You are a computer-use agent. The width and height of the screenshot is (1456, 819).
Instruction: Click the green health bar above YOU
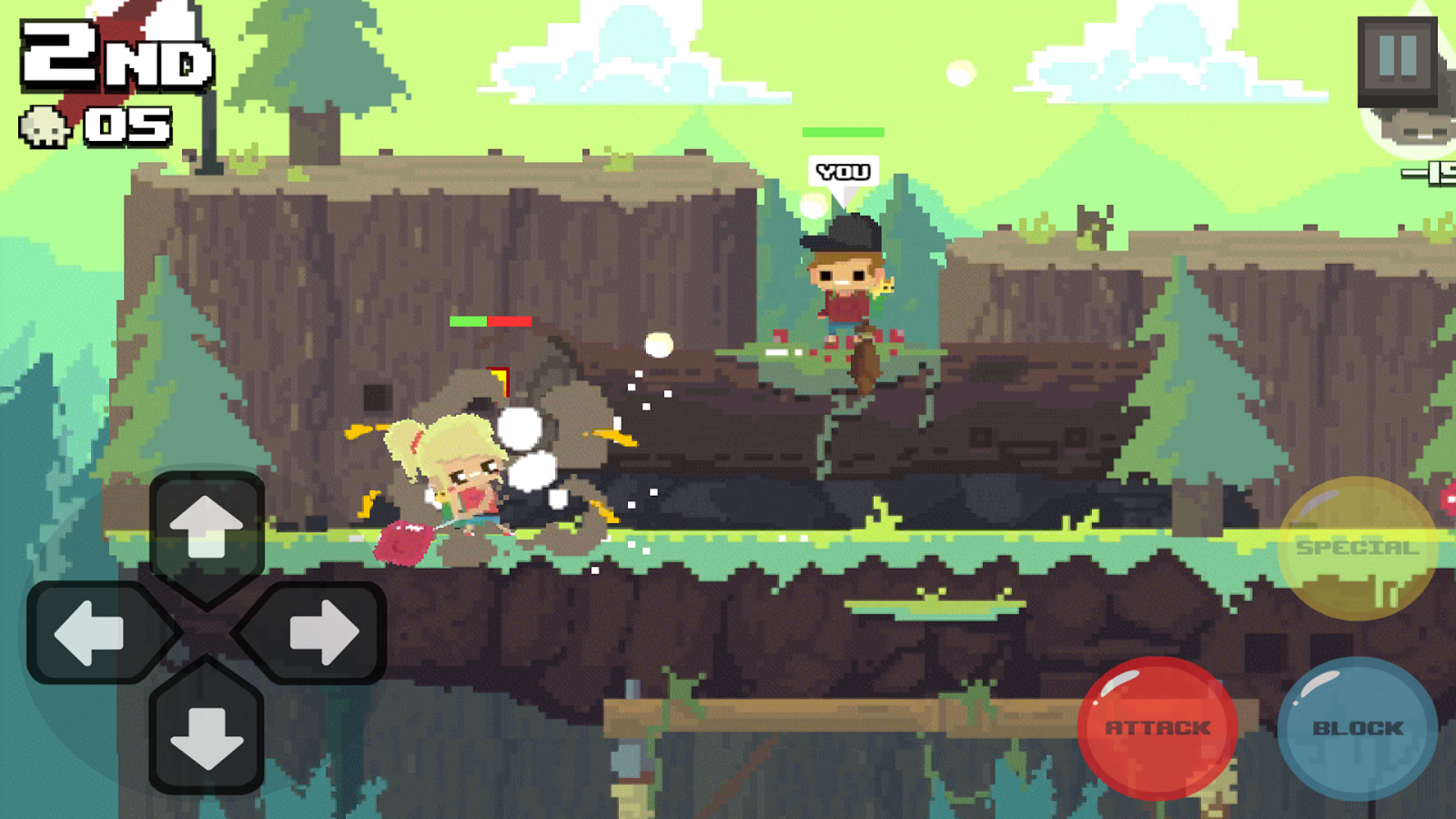(842, 132)
